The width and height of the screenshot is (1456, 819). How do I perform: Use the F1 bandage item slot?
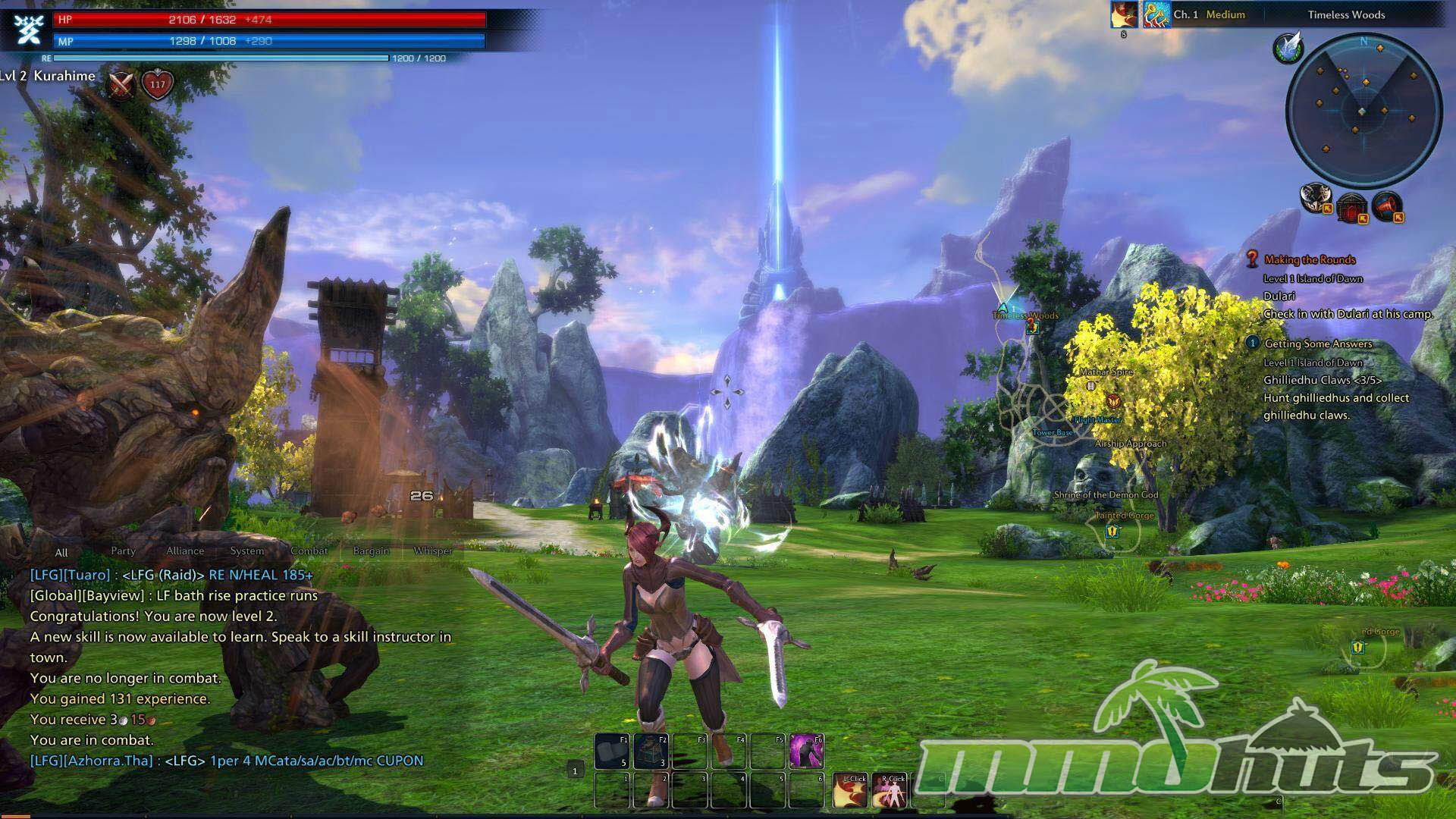tap(612, 751)
